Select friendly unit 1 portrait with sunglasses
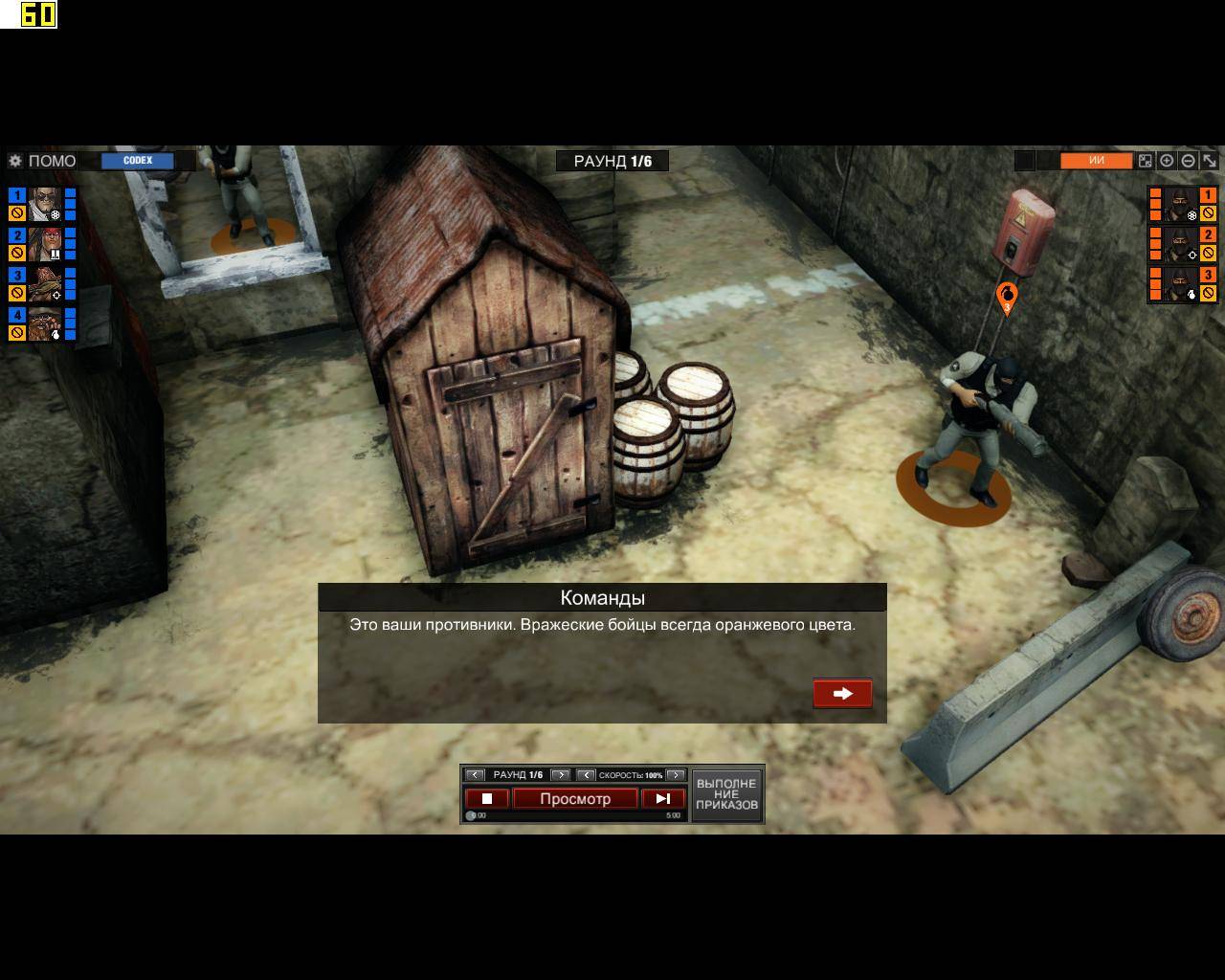 pos(44,204)
